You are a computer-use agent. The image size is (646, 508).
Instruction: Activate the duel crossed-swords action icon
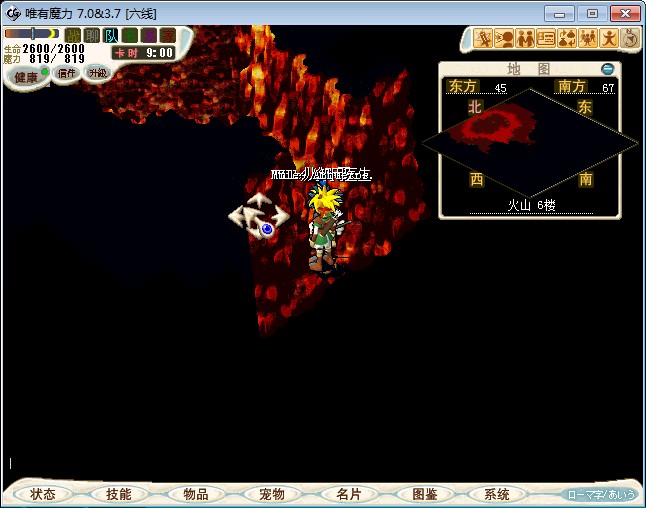(x=485, y=39)
